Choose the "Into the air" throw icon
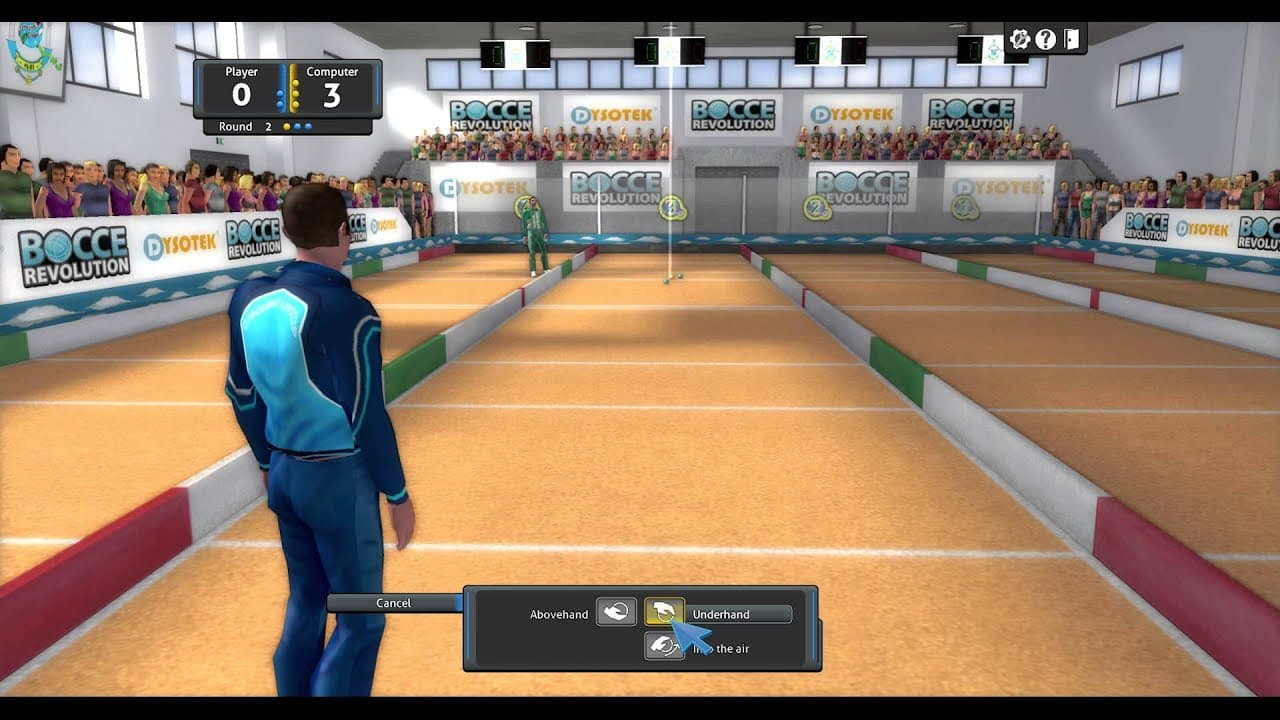 point(662,648)
